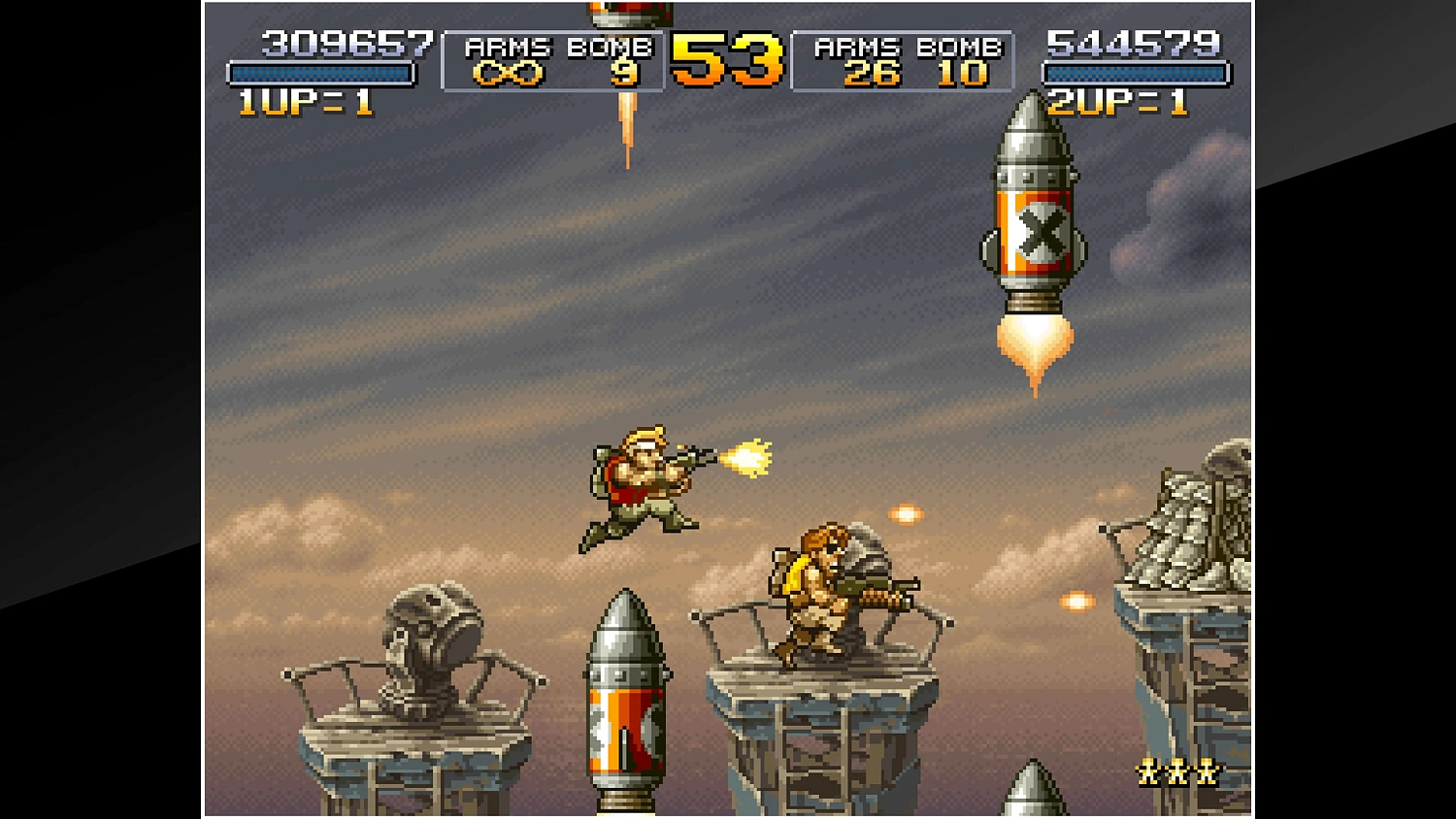Click the infinity ammo symbol for Player 1
This screenshot has height=819, width=1456.
507,73
